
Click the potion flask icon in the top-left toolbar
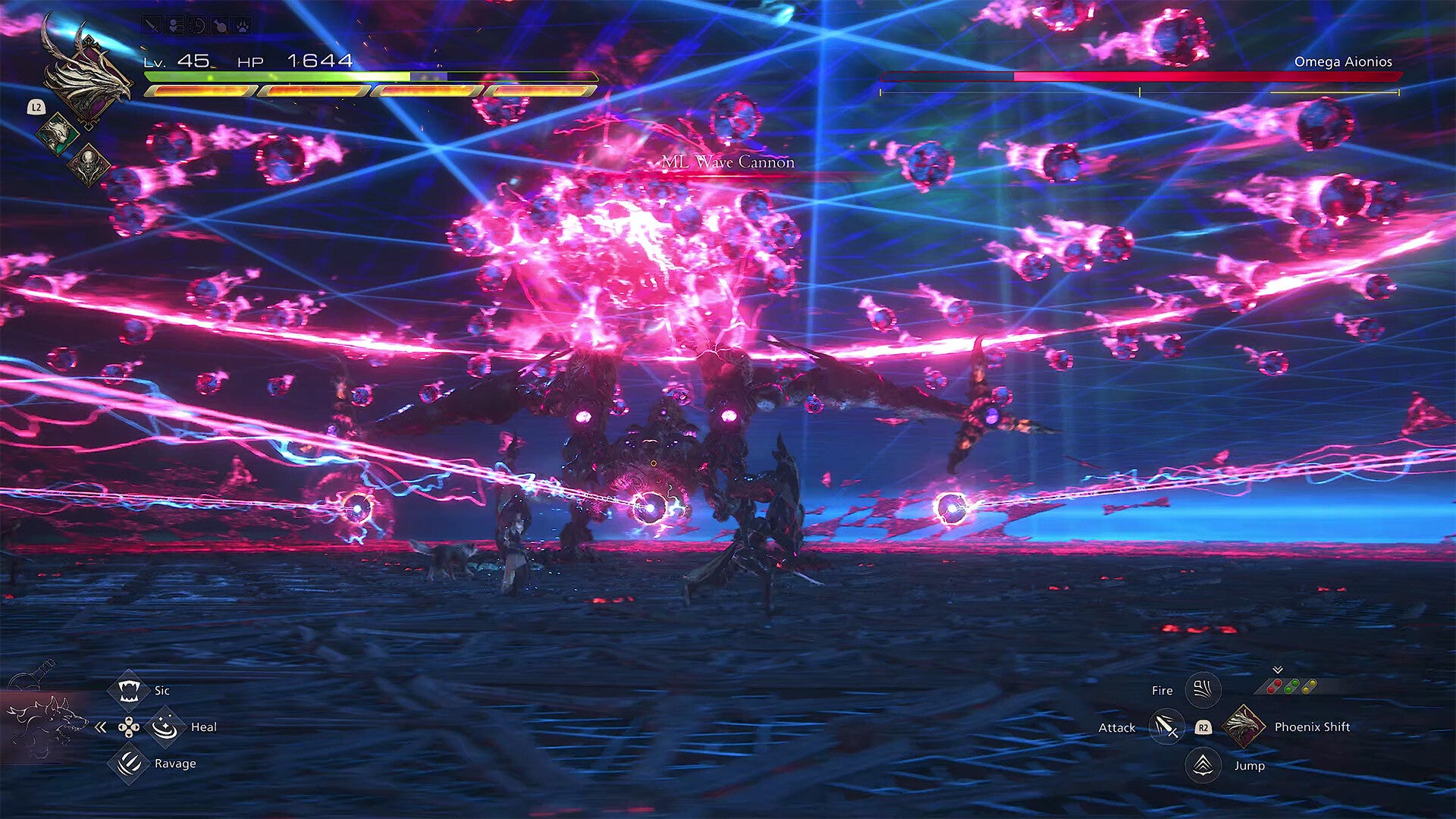[220, 24]
